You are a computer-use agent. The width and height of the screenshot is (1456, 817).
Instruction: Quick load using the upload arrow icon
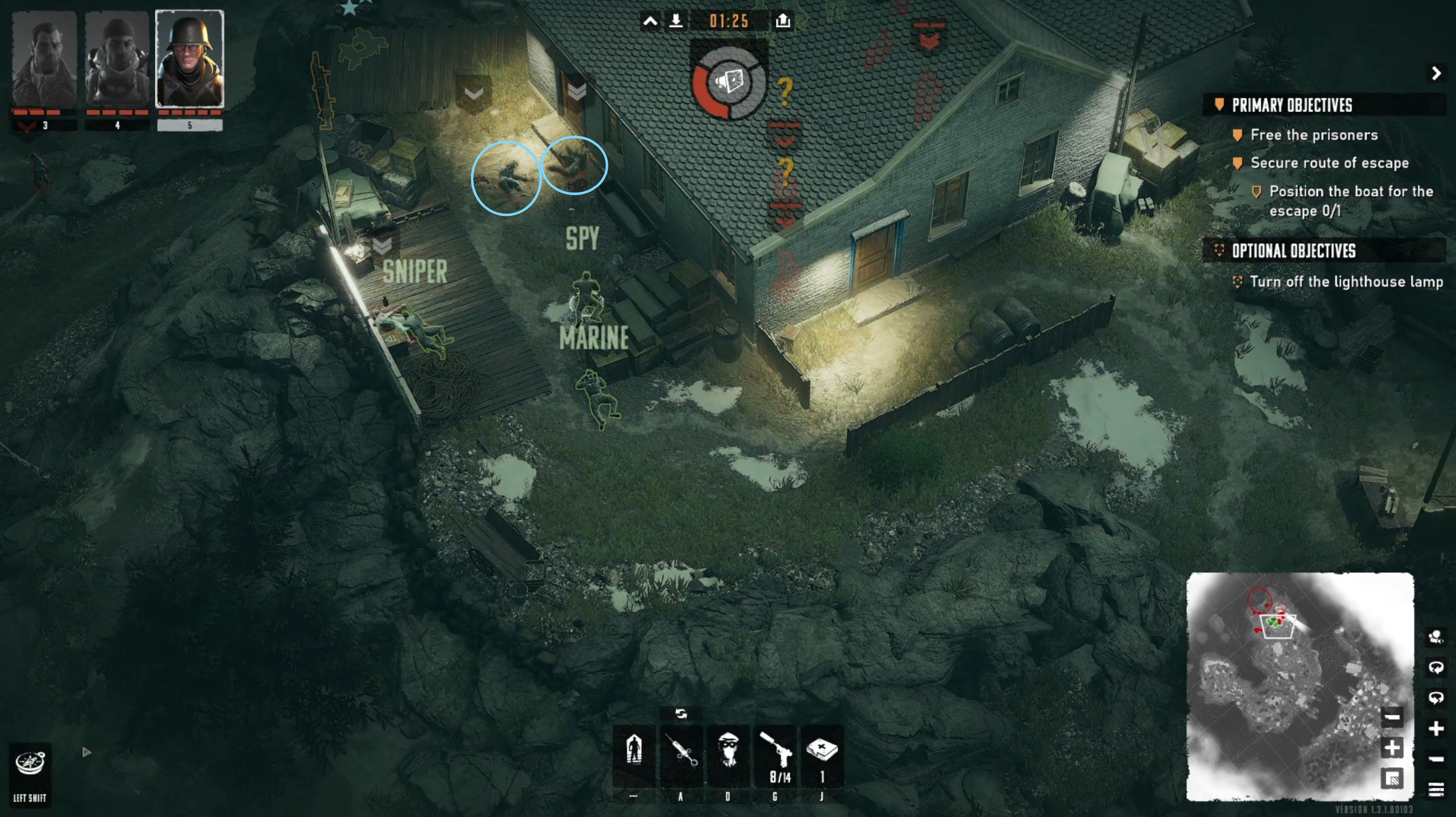coord(782,21)
